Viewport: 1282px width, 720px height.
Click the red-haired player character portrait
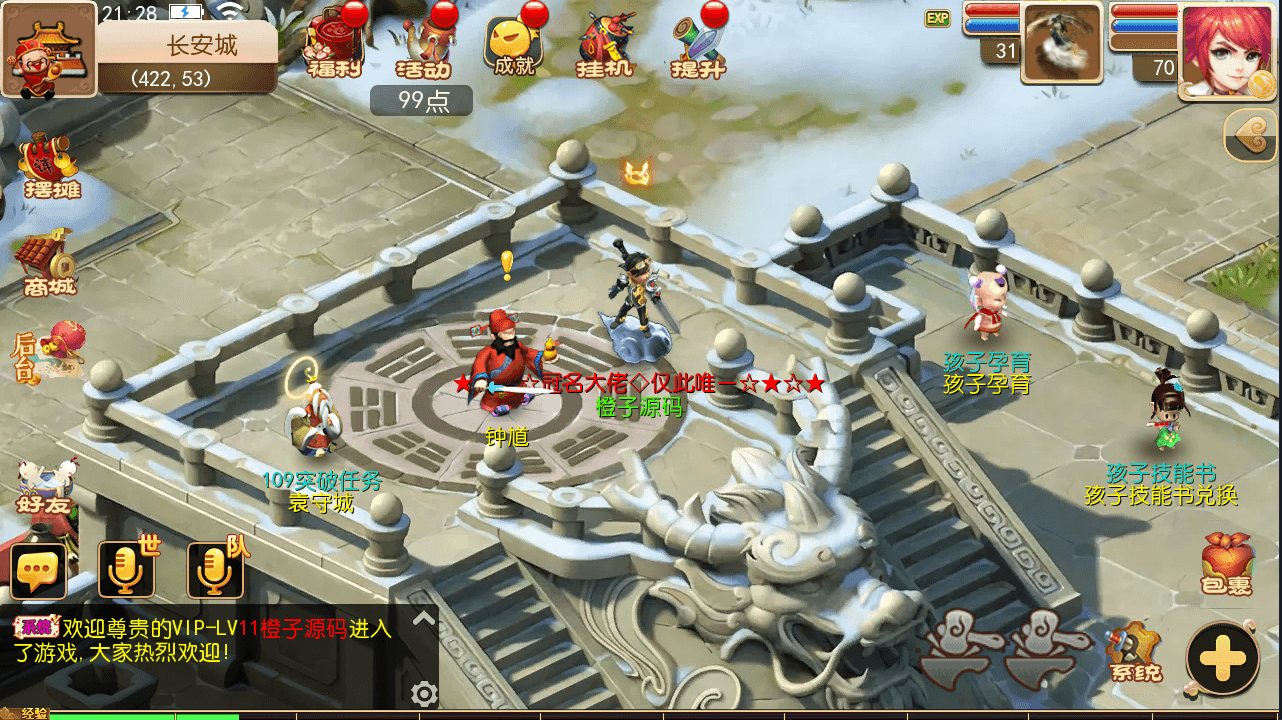point(1229,50)
